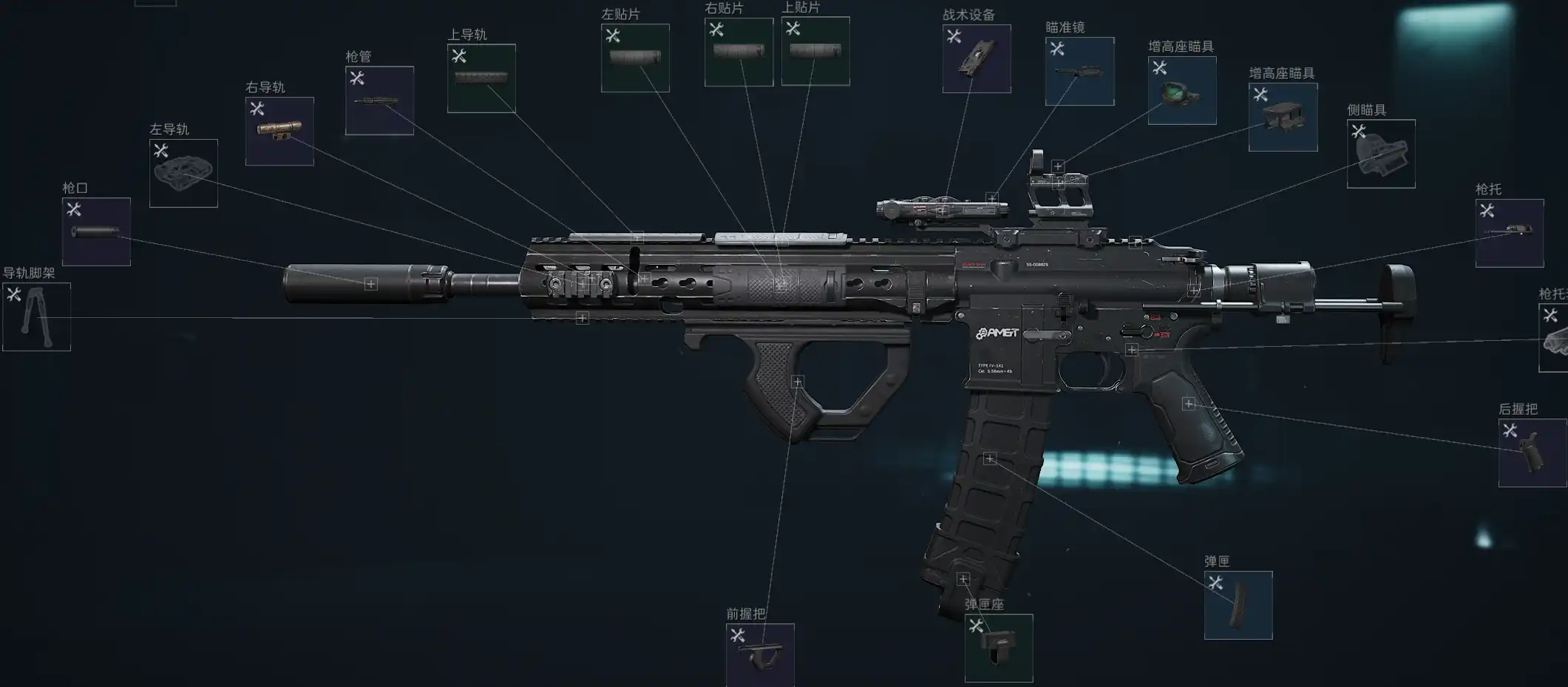
Task: Select the 左贴片 left panel slot
Action: 635,58
